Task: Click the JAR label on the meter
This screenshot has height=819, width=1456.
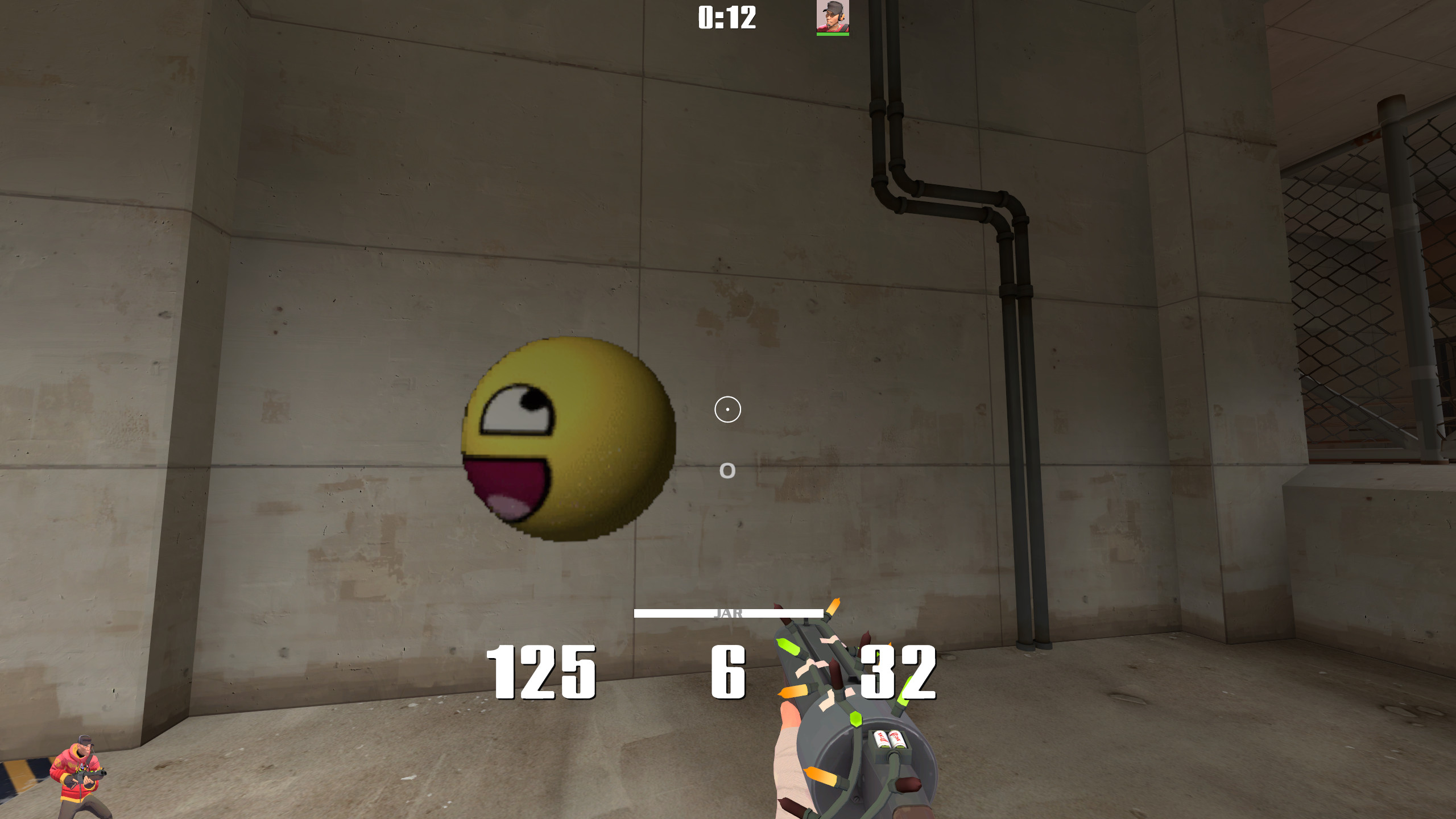Action: click(x=729, y=614)
